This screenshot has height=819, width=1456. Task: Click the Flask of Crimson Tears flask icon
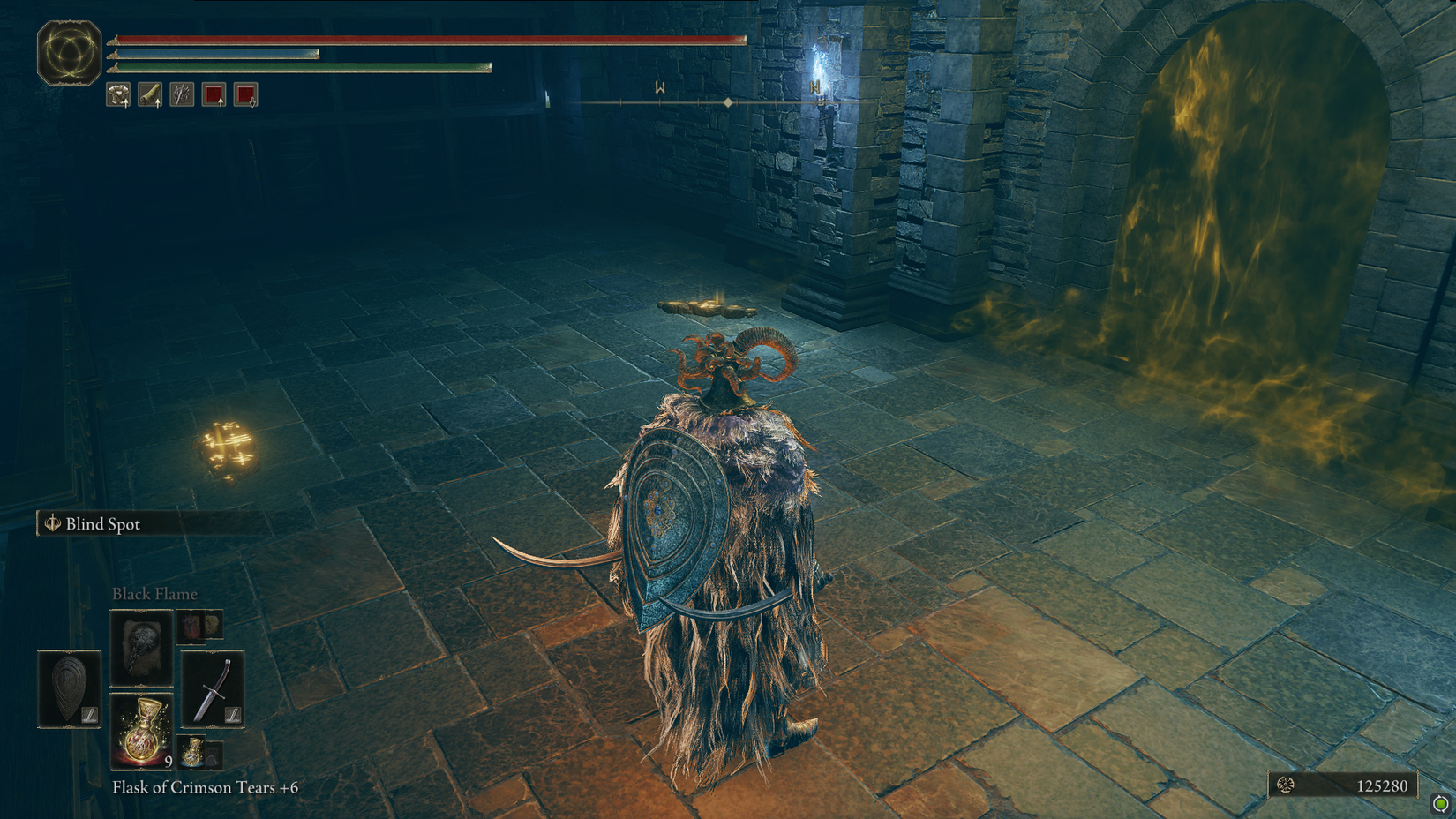142,729
